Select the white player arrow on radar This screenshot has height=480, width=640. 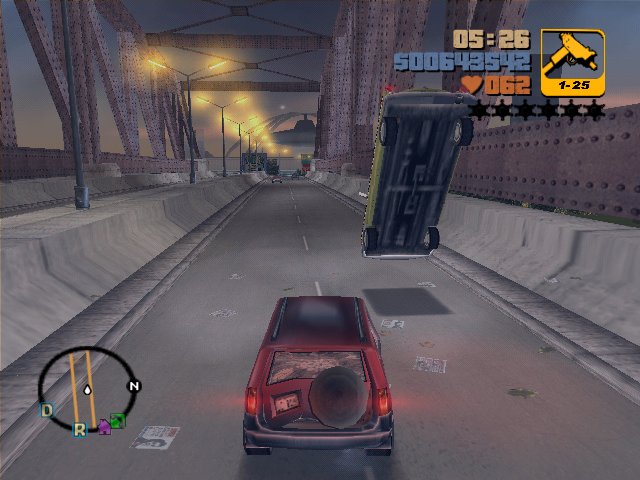tap(89, 388)
